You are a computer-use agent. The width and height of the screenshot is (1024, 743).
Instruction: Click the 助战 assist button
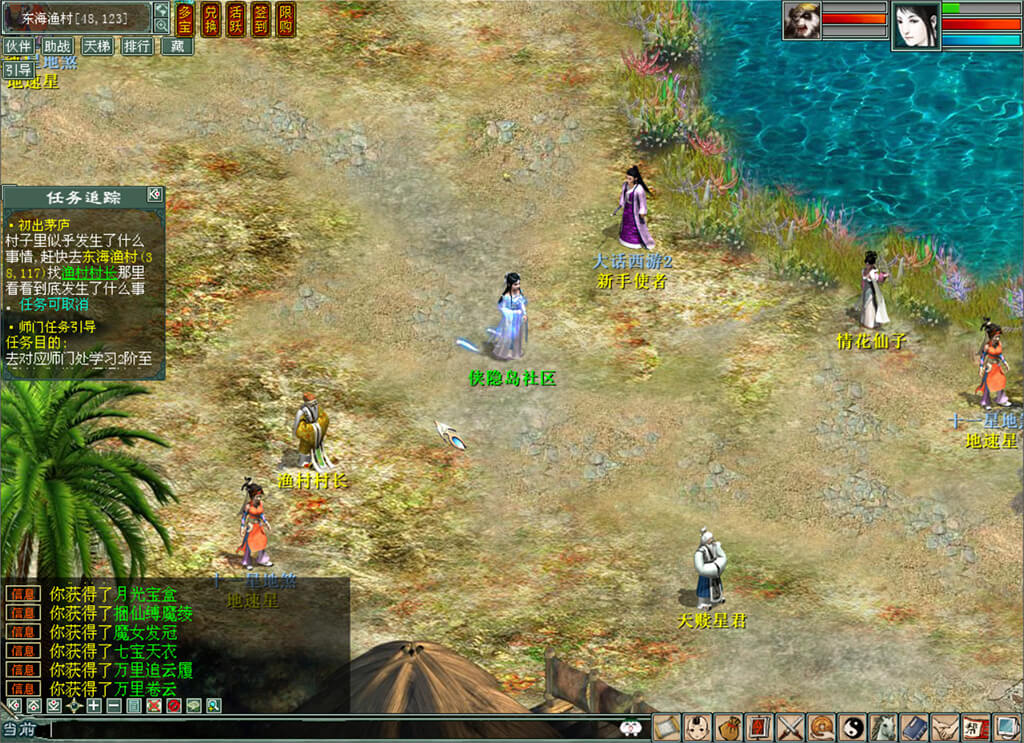pos(57,46)
